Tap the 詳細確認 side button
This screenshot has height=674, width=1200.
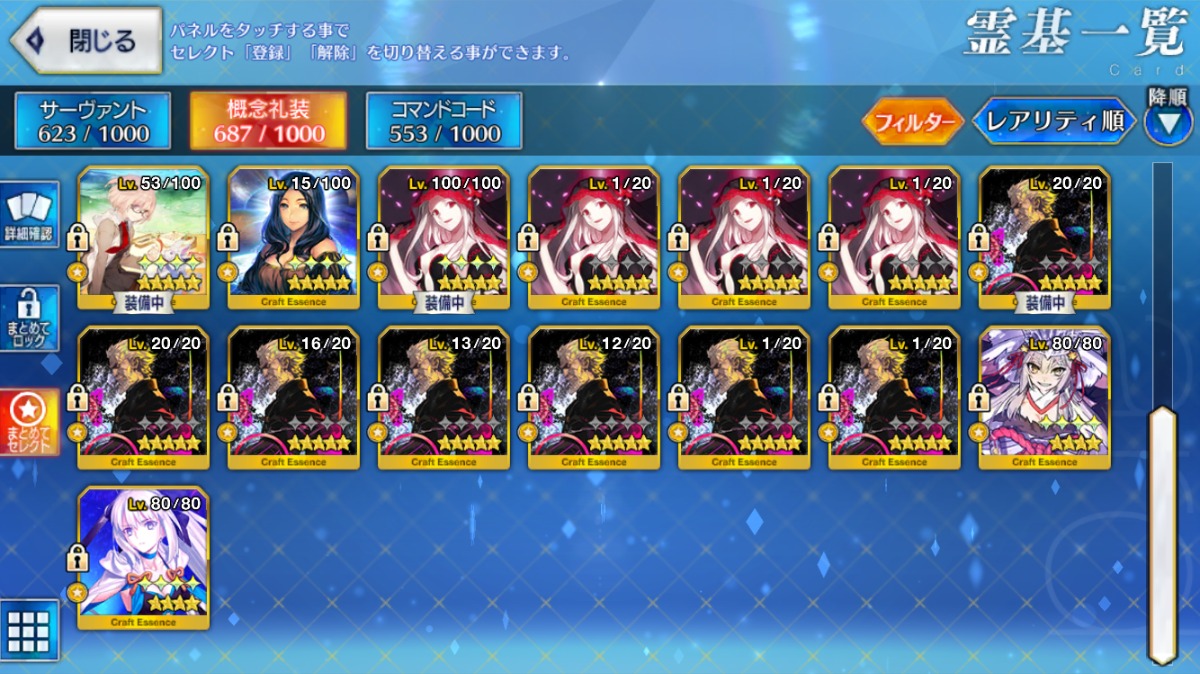click(x=31, y=215)
